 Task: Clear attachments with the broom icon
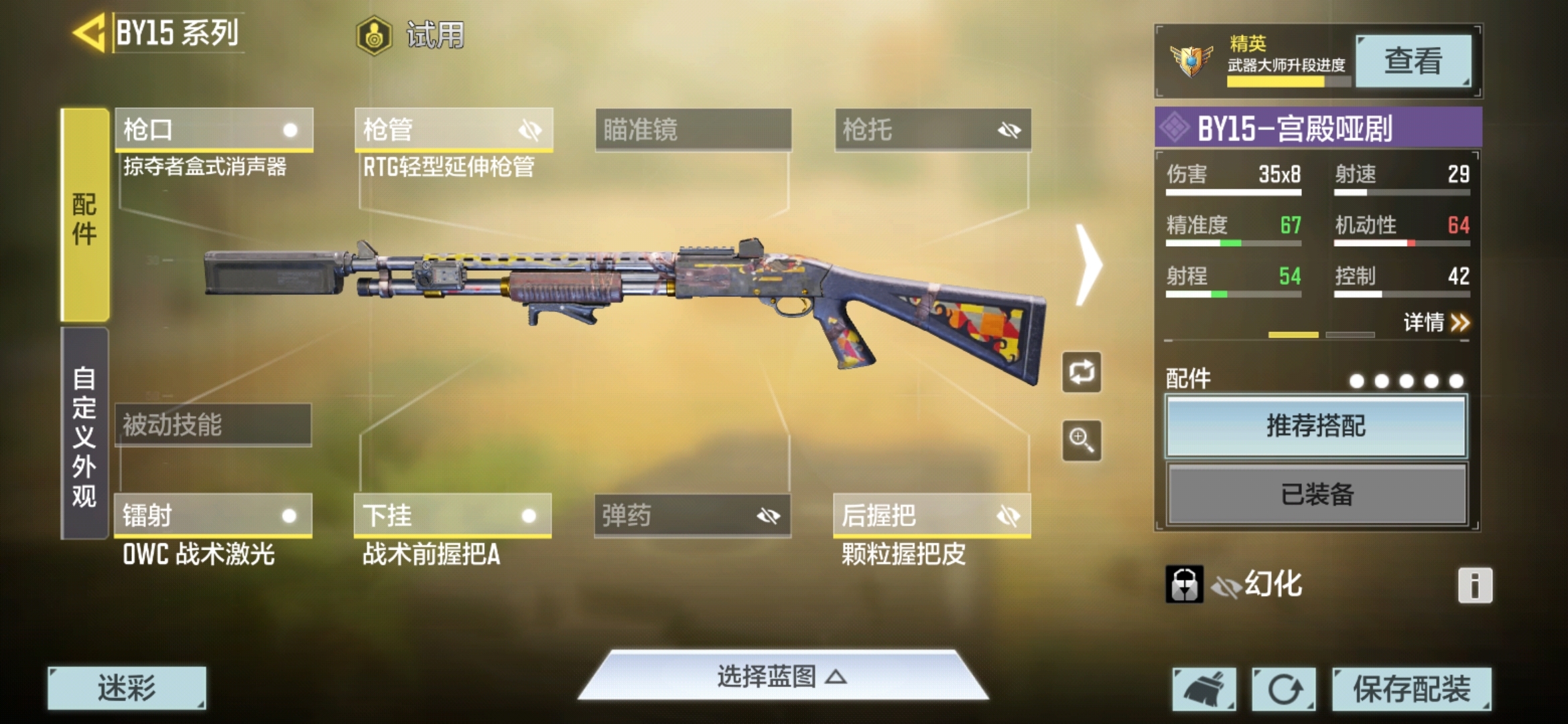pos(1204,688)
